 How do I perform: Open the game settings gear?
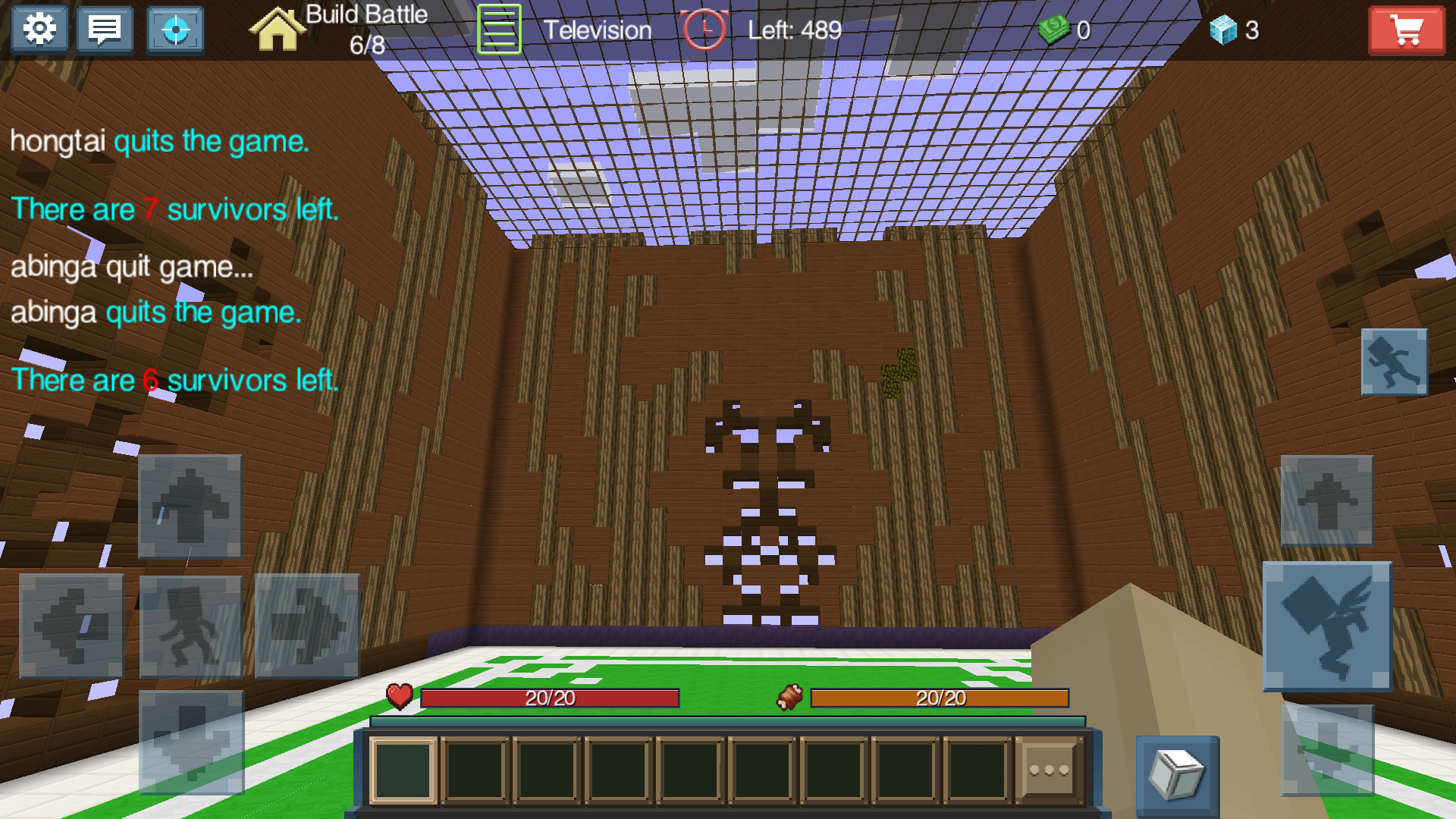pyautogui.click(x=39, y=29)
